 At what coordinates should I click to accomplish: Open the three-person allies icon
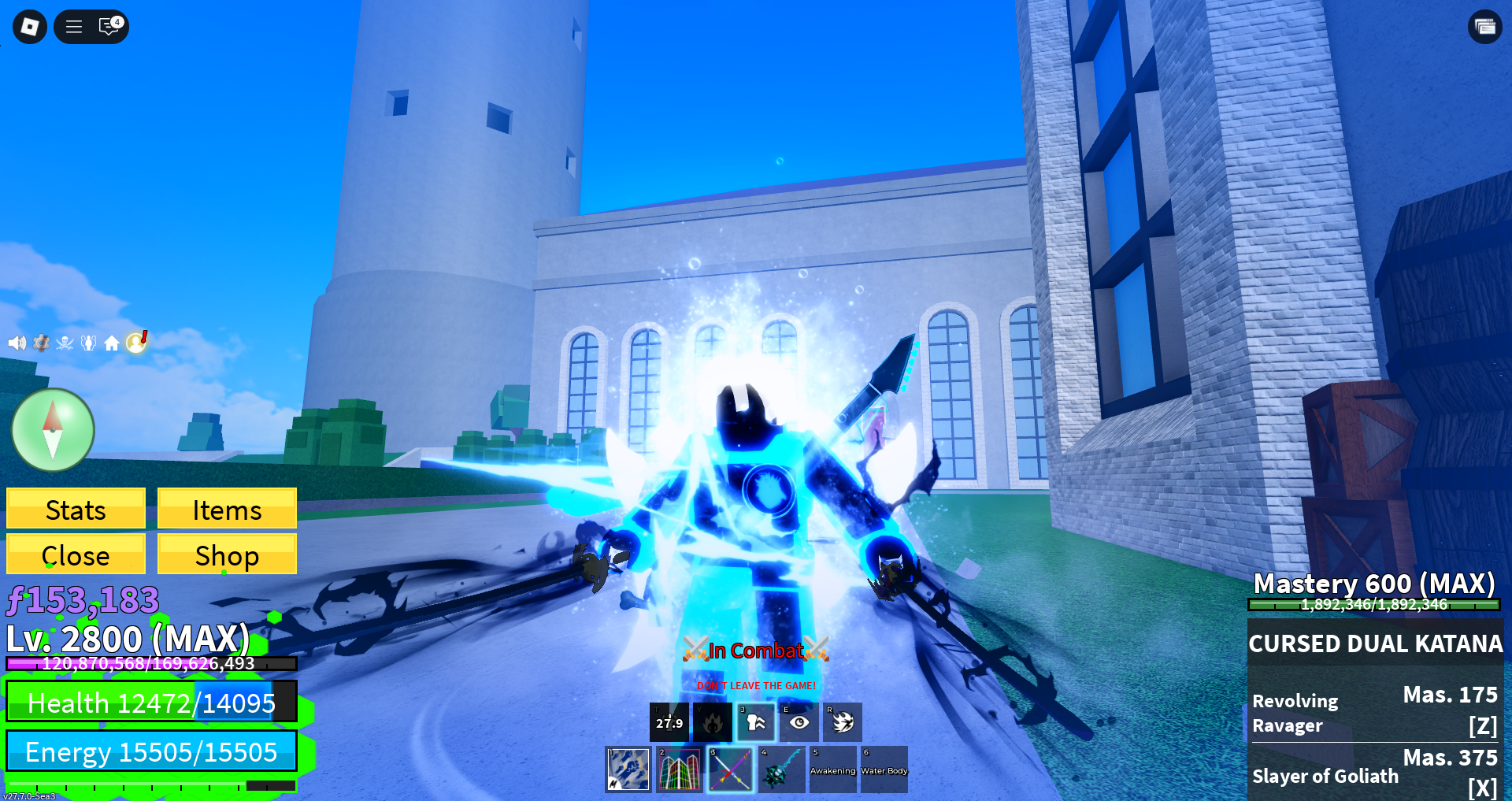tap(88, 343)
